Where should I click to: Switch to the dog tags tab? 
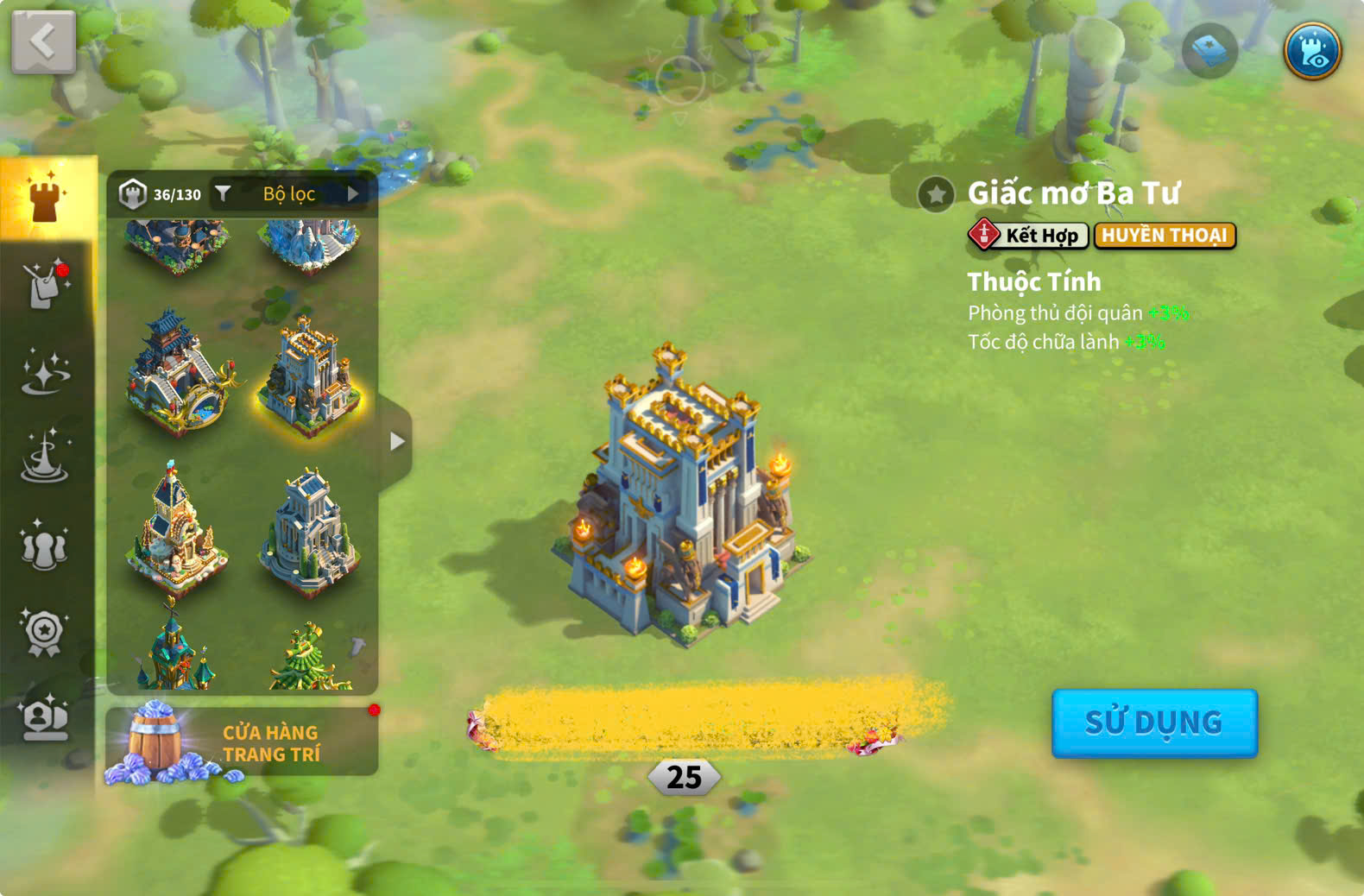[46, 284]
